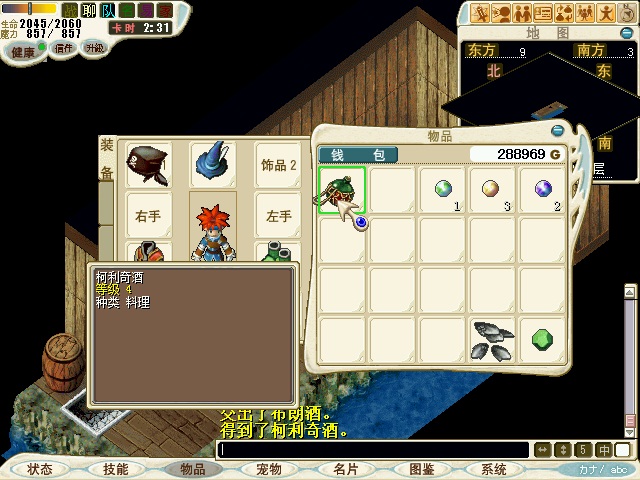Open the 名片 name card menu
The height and width of the screenshot is (480, 640).
tap(345, 468)
